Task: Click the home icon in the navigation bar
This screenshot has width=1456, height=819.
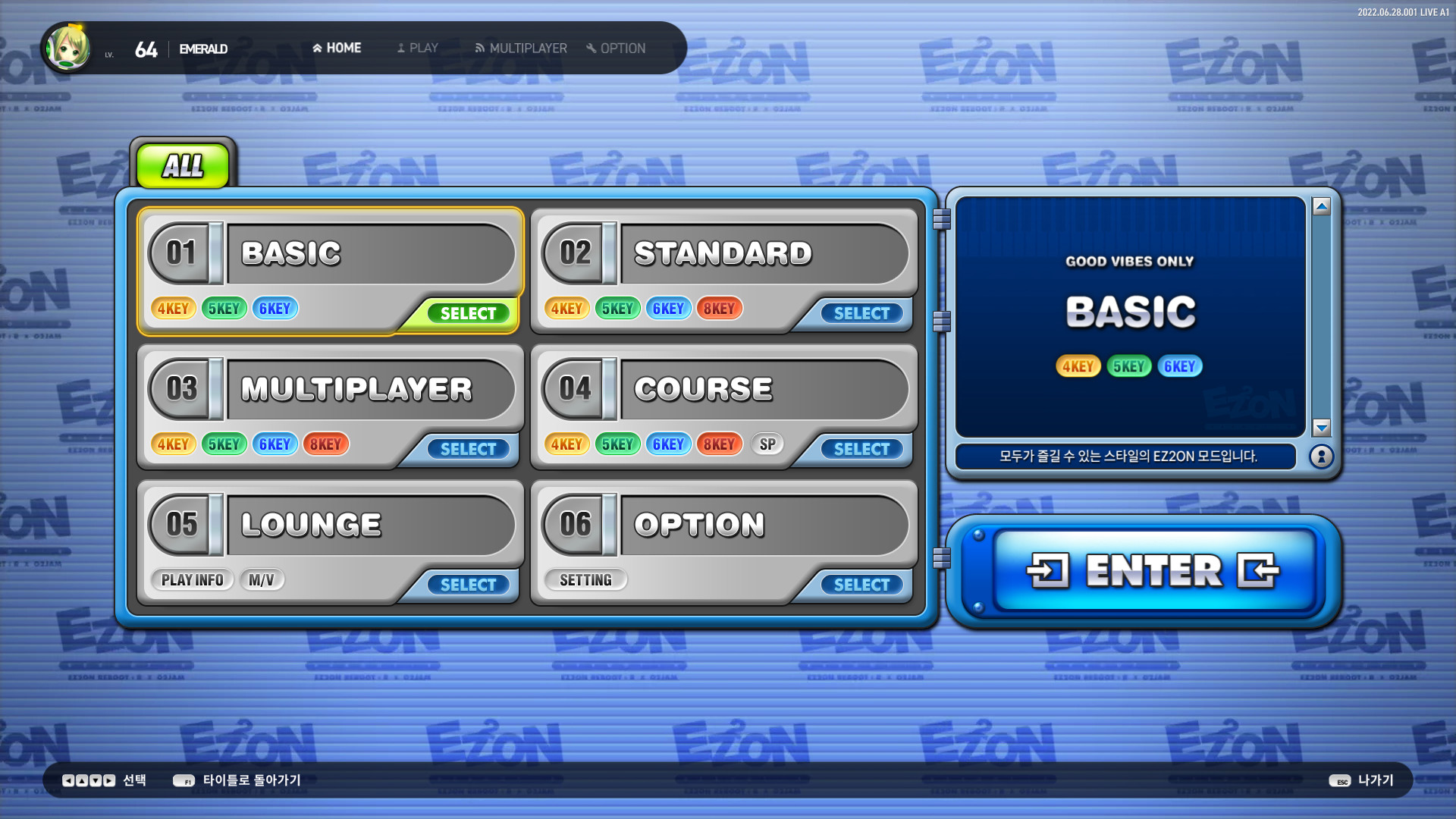Action: tap(316, 47)
